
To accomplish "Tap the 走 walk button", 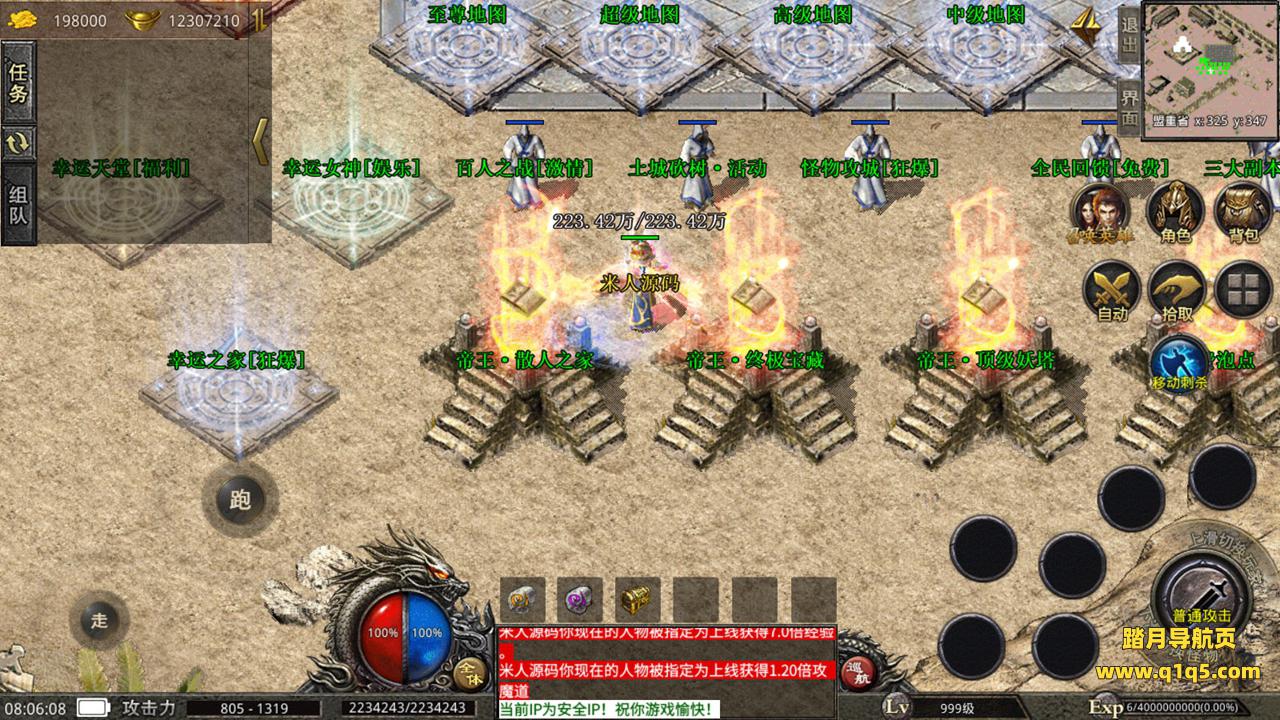I will click(99, 620).
